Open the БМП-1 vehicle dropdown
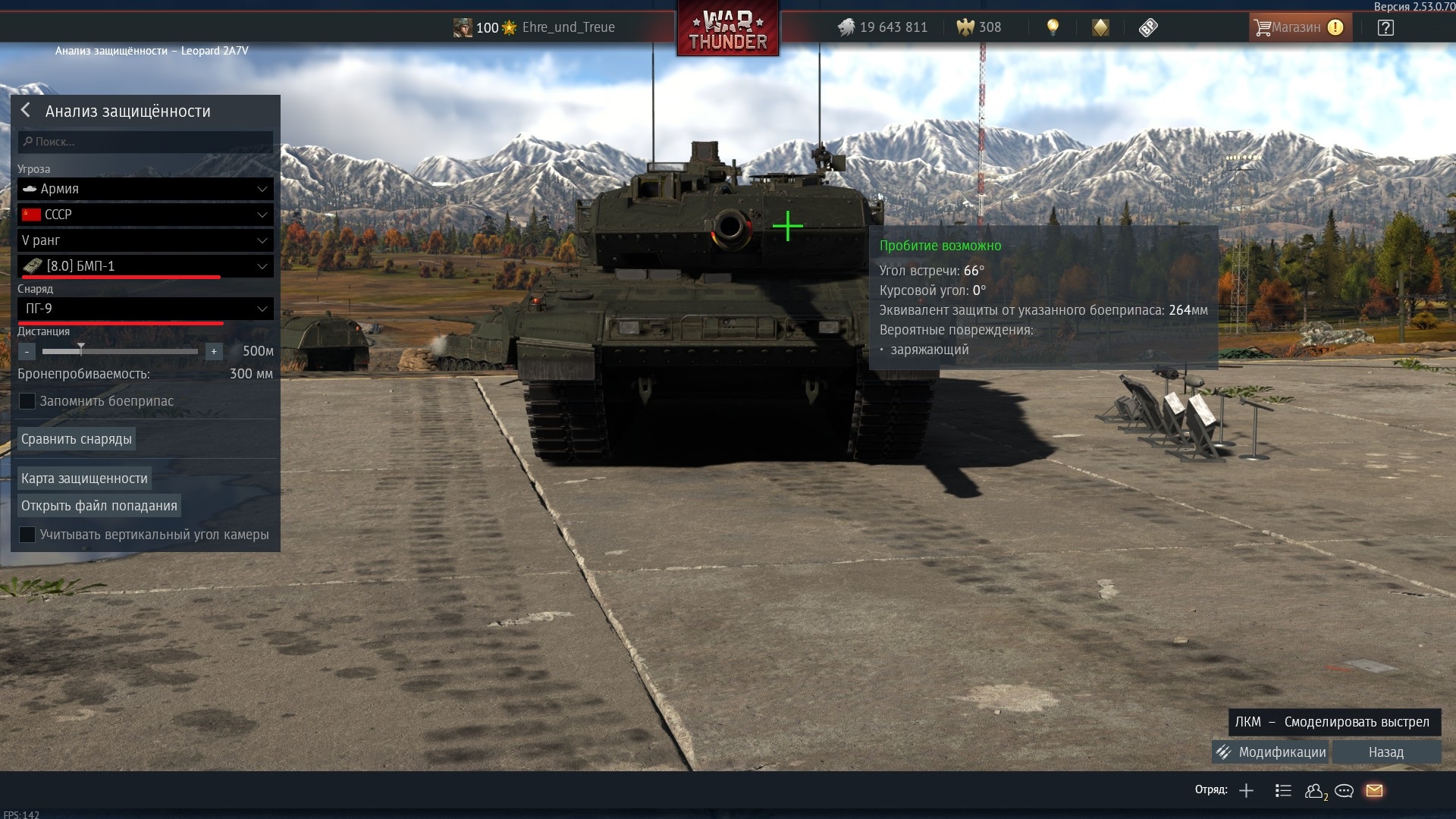The height and width of the screenshot is (819, 1456). (x=145, y=266)
